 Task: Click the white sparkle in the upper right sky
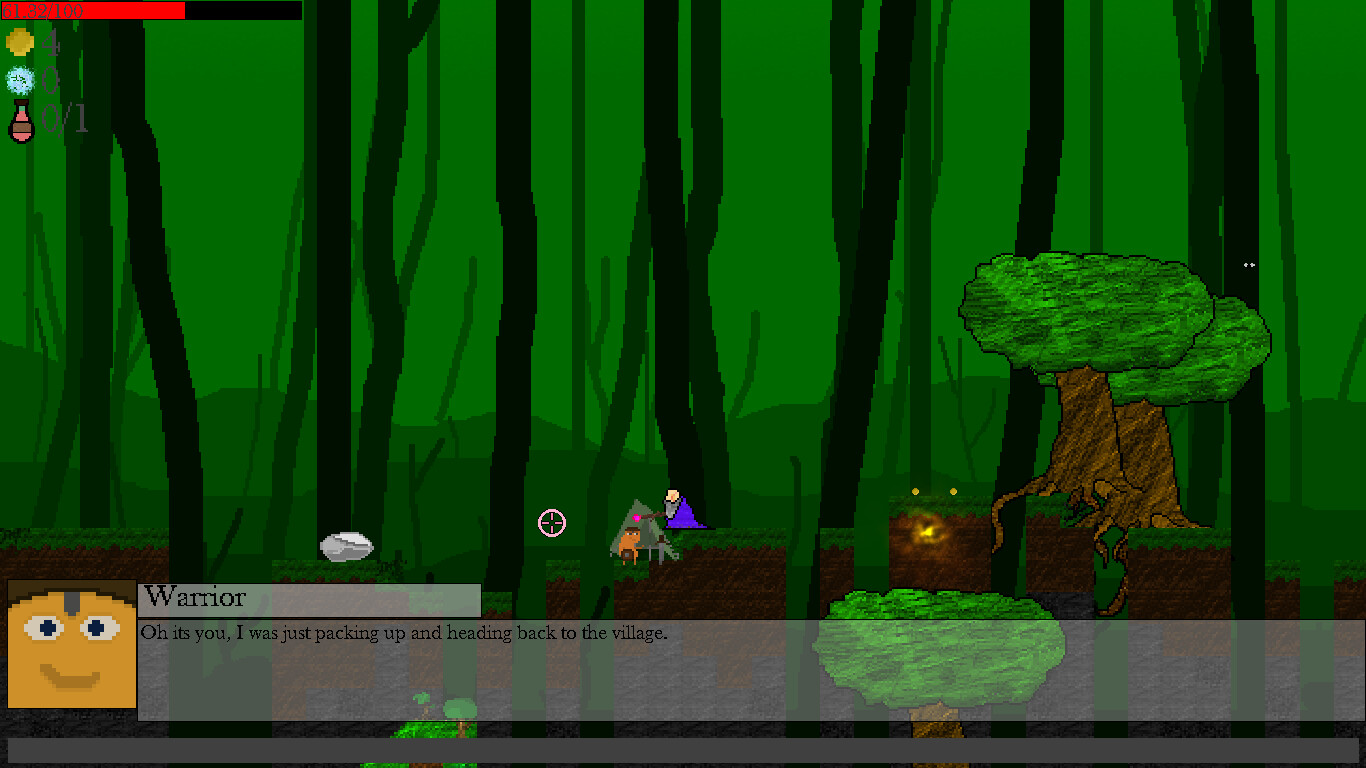click(1248, 265)
